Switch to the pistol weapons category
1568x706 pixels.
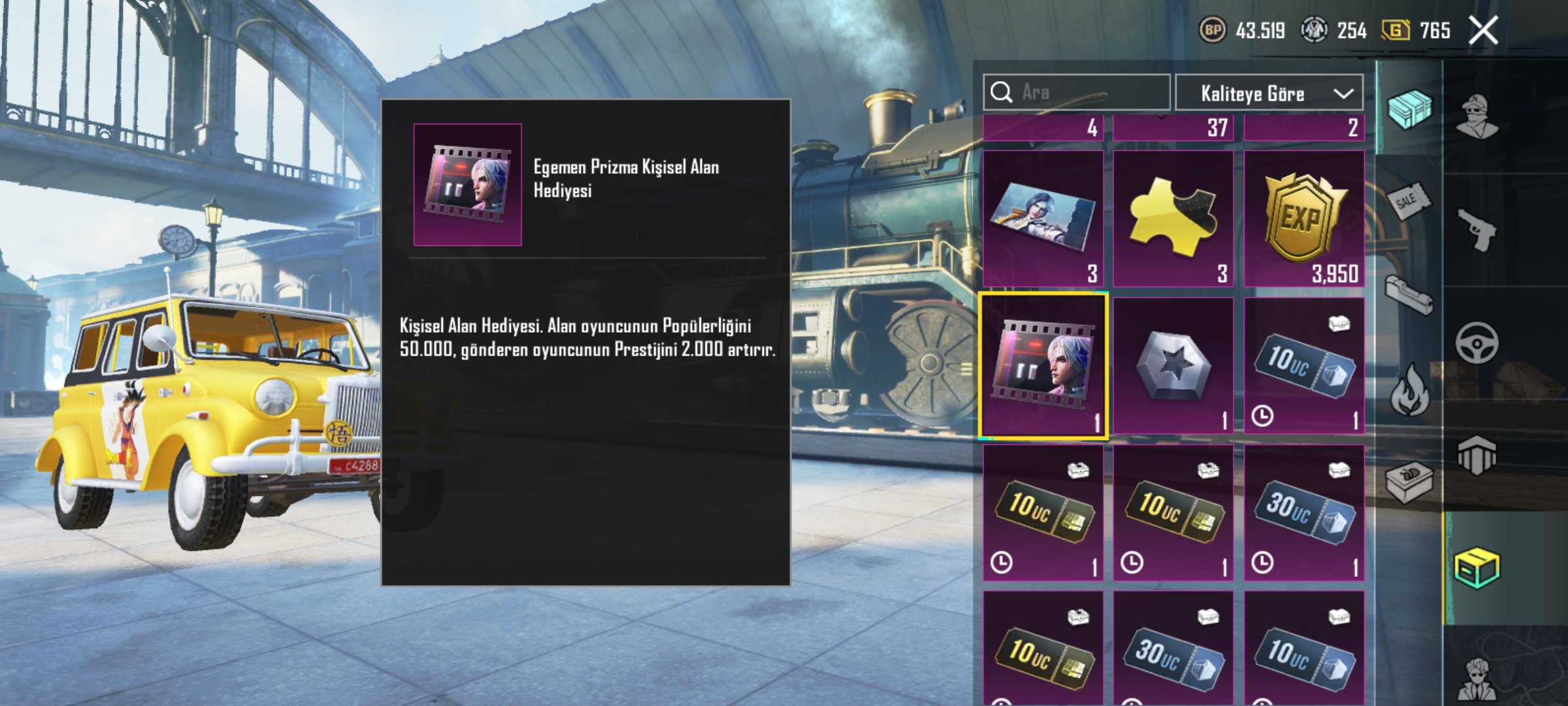pyautogui.click(x=1477, y=229)
